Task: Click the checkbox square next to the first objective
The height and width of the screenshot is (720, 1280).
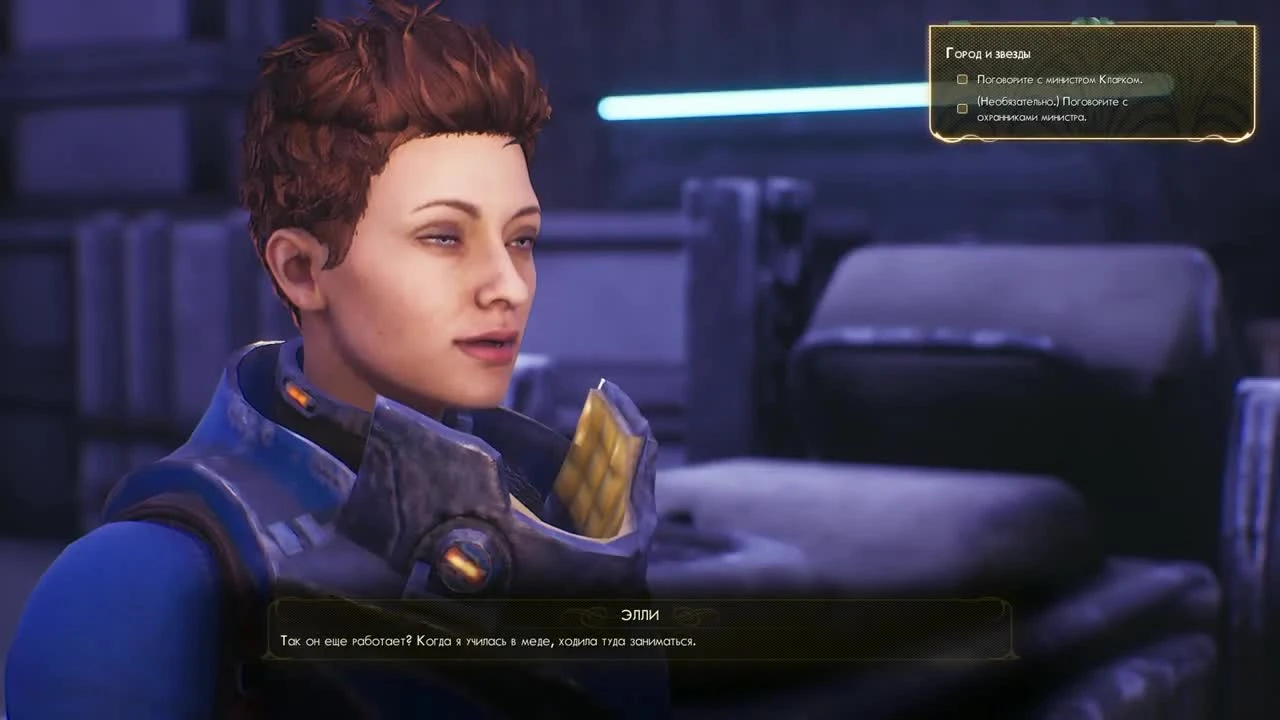Action: 961,79
